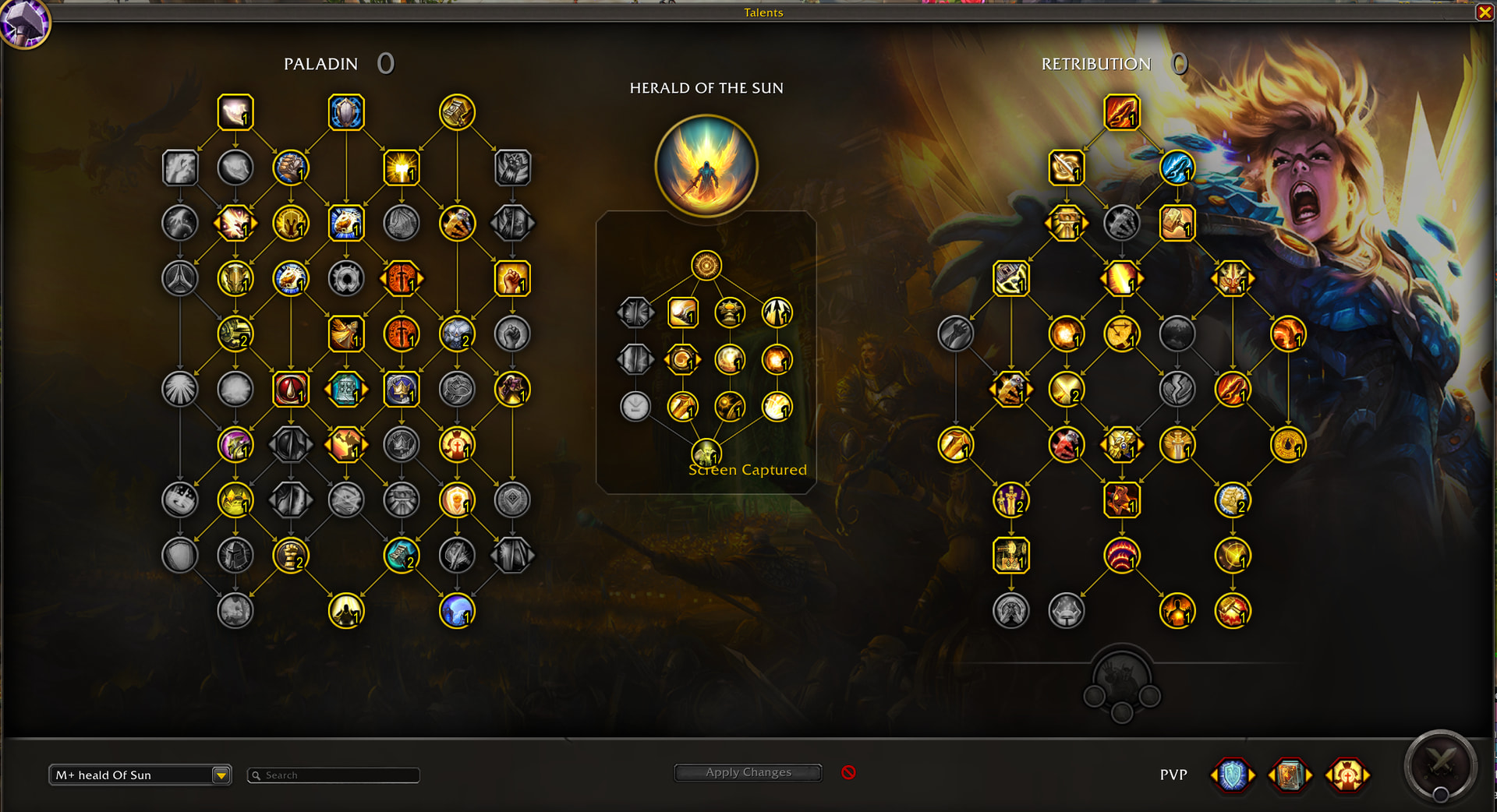Select the orange helmet PVP talent slot
1497x812 pixels.
[x=1347, y=775]
